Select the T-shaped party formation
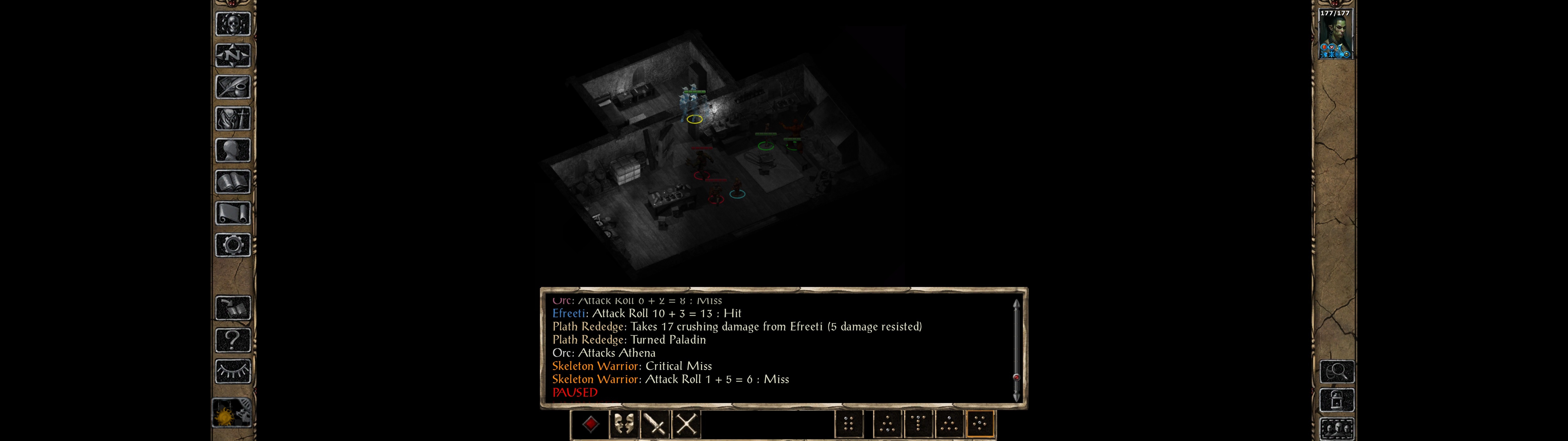 918,424
